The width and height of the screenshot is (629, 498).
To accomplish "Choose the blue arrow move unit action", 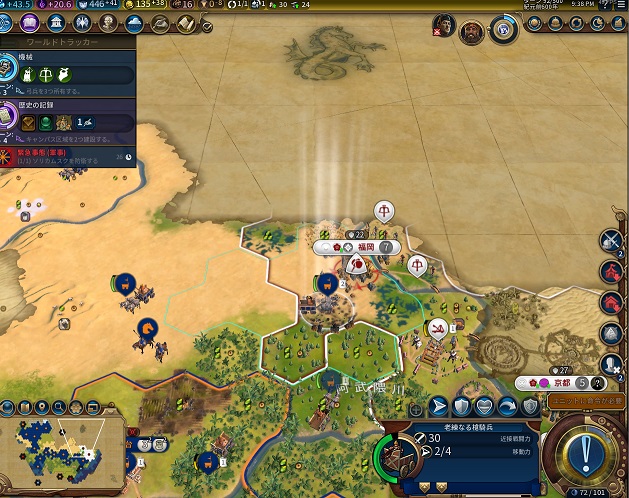I will (438, 405).
